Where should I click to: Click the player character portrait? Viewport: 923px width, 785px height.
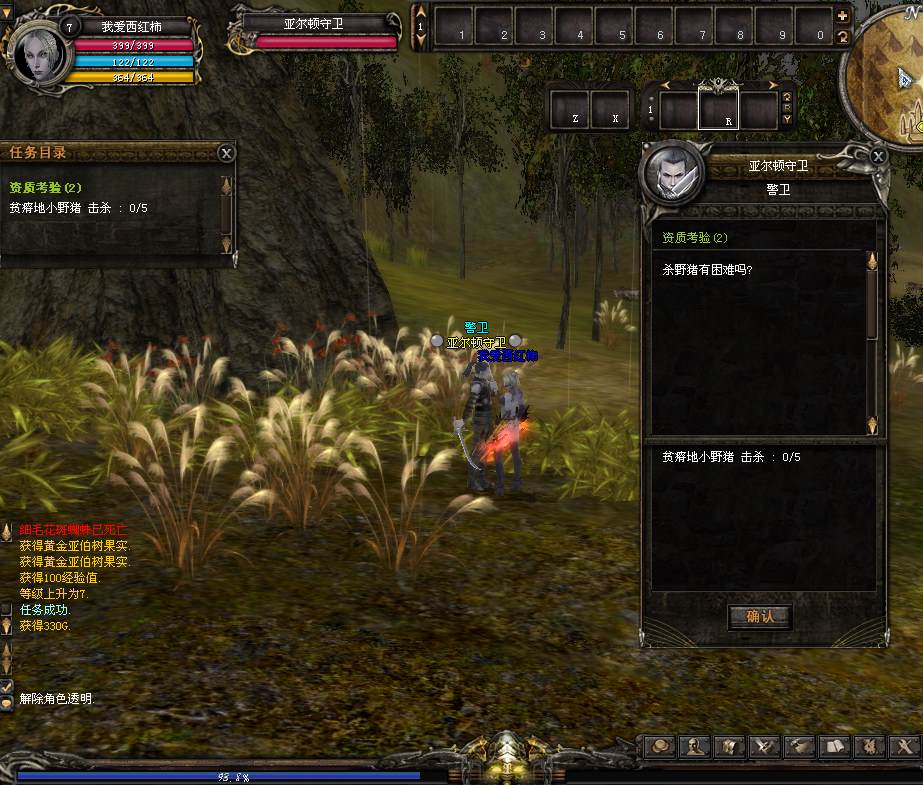coord(33,52)
